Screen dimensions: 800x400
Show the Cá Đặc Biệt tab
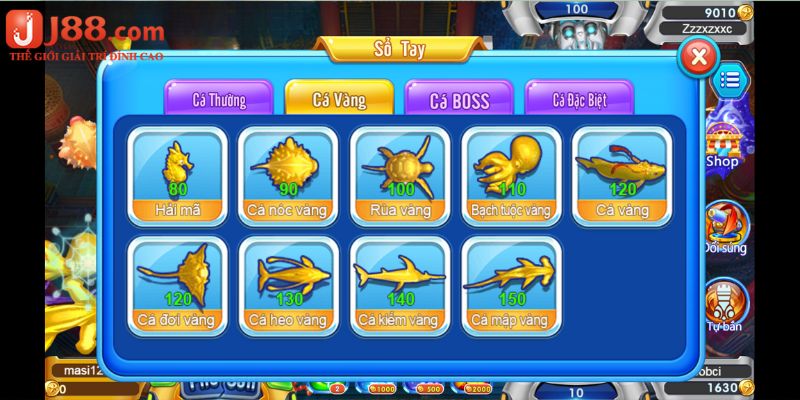(x=578, y=100)
